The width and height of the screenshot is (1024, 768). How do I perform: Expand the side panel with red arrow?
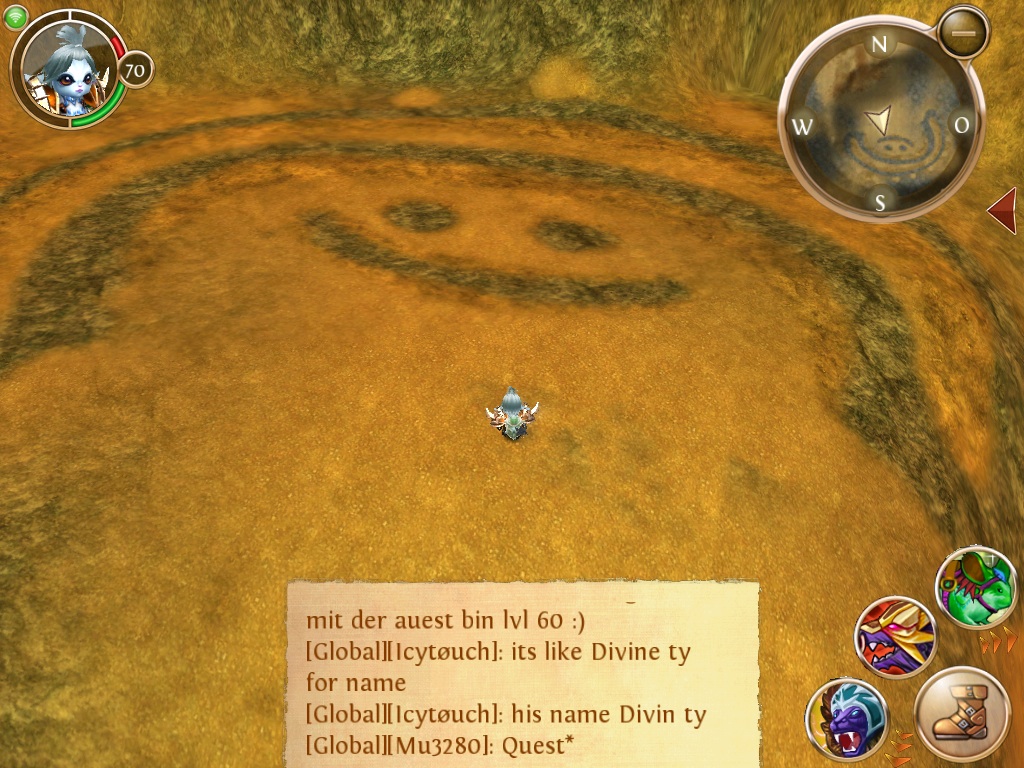[x=1002, y=210]
